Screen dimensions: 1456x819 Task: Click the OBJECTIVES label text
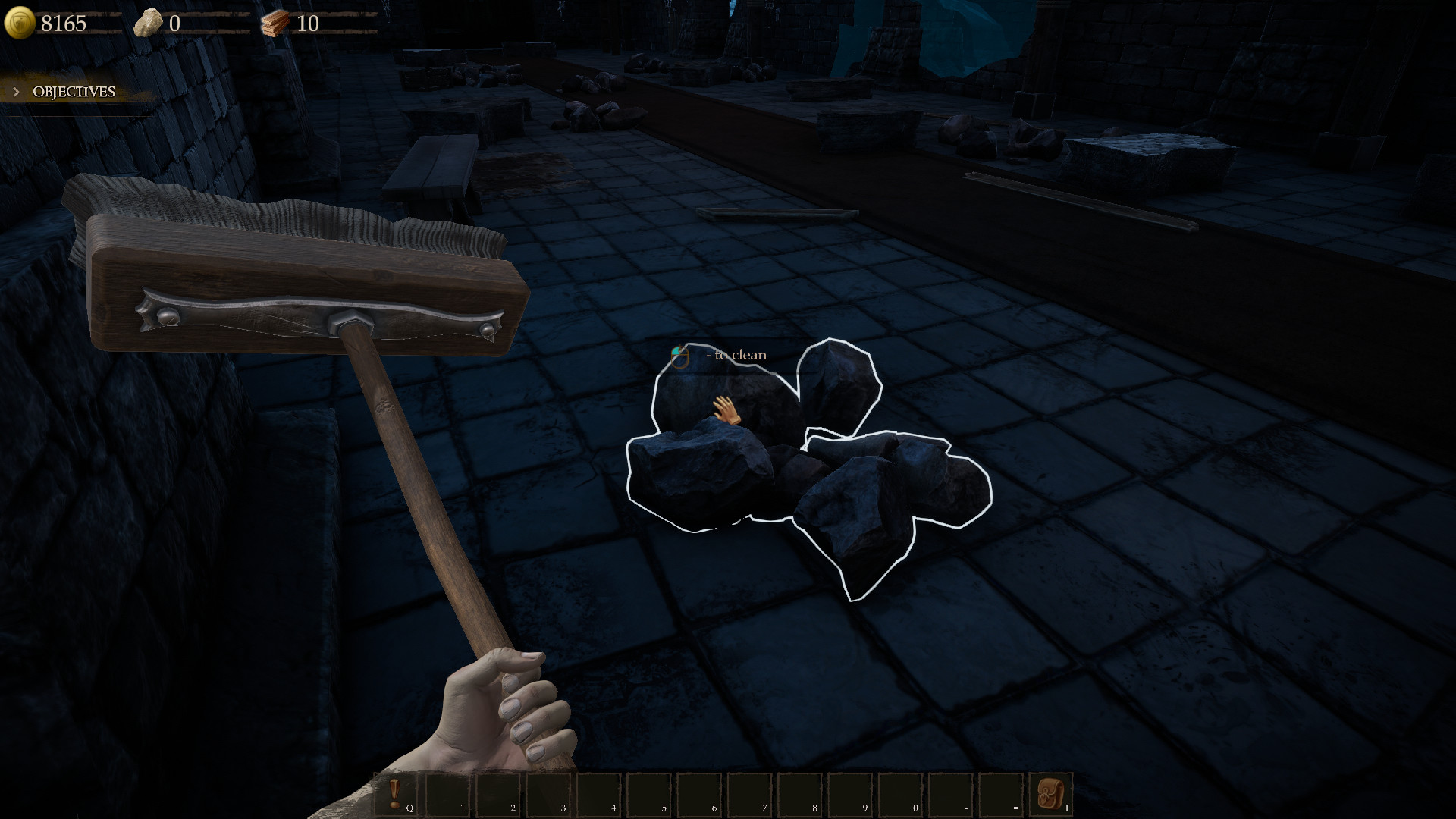(73, 93)
